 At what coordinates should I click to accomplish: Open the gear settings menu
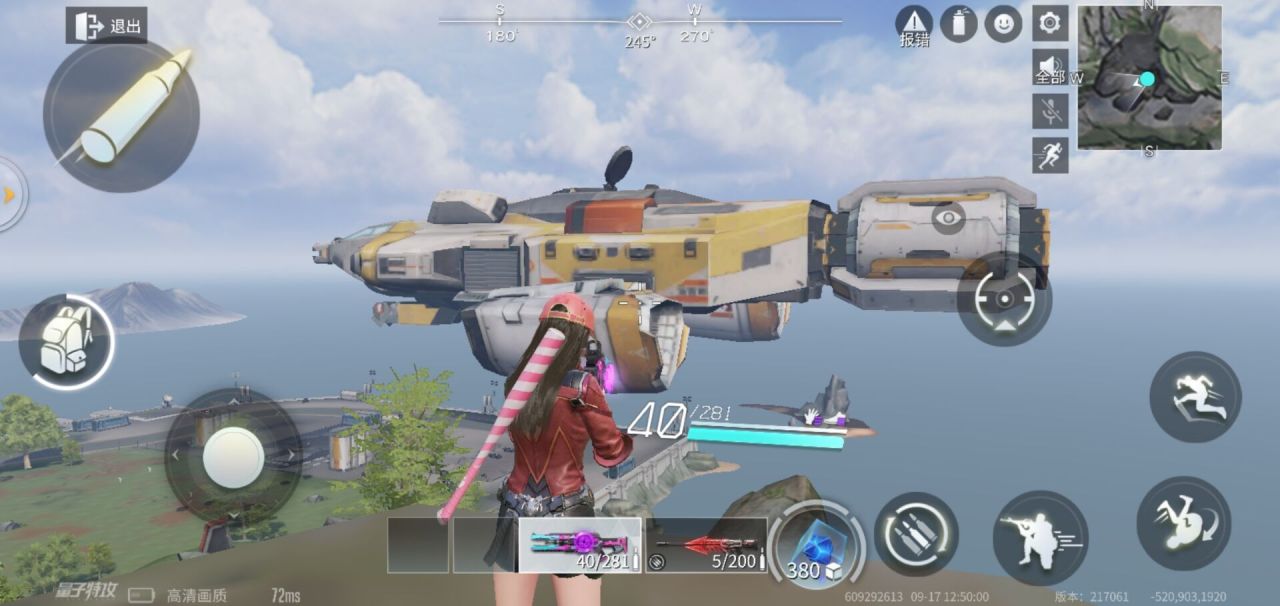1050,23
